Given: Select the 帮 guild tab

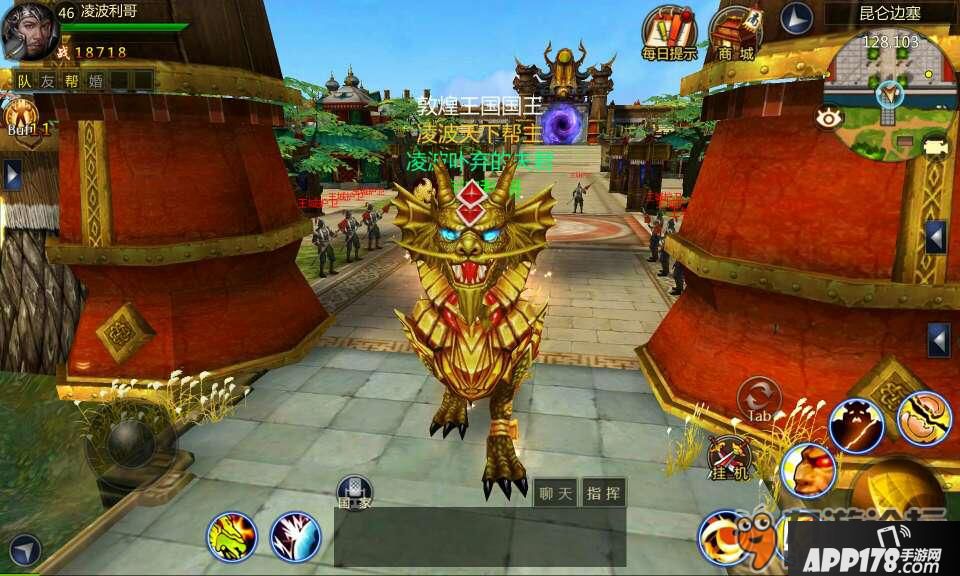Looking at the screenshot, I should [72, 80].
